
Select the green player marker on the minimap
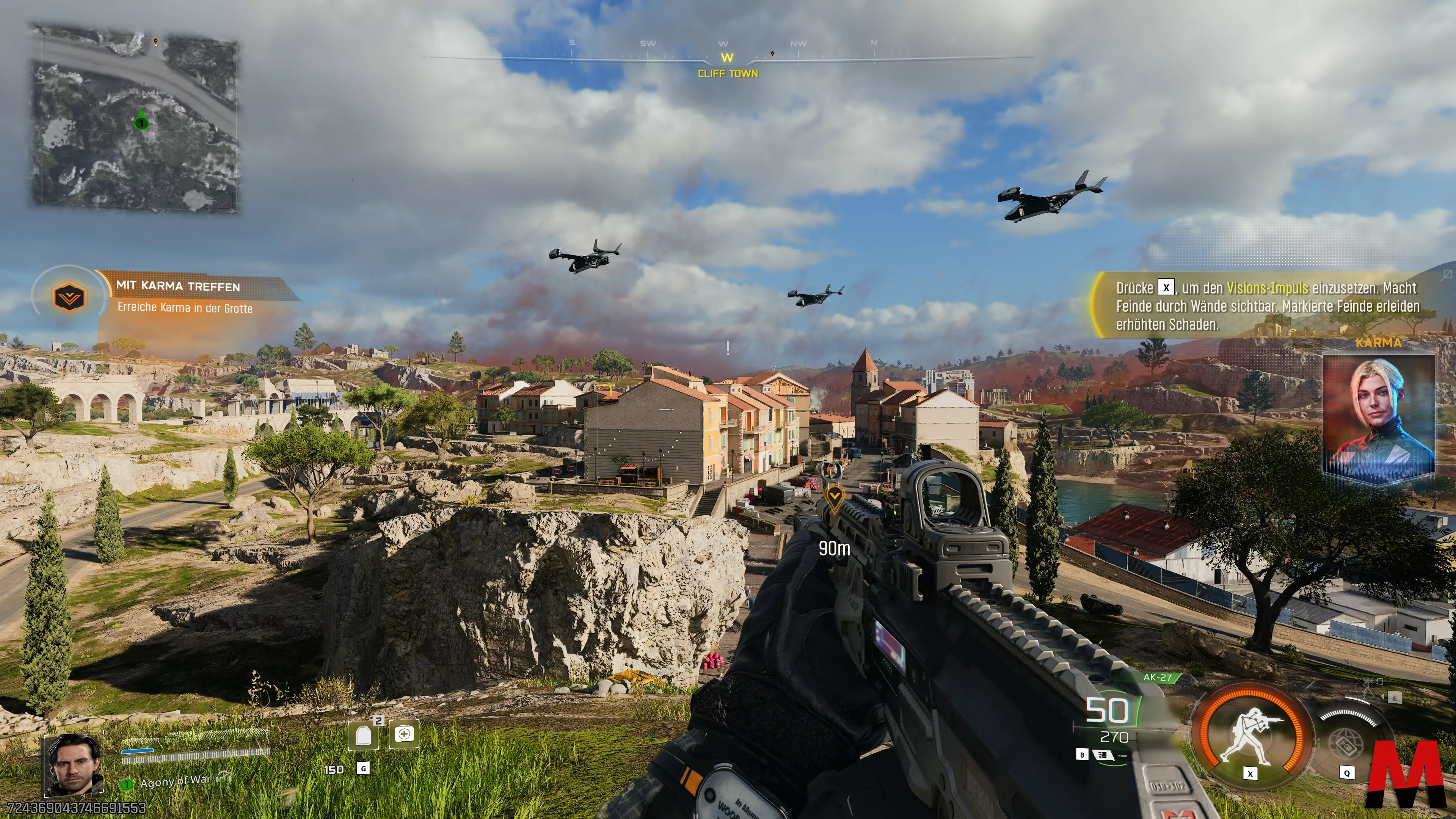(141, 121)
